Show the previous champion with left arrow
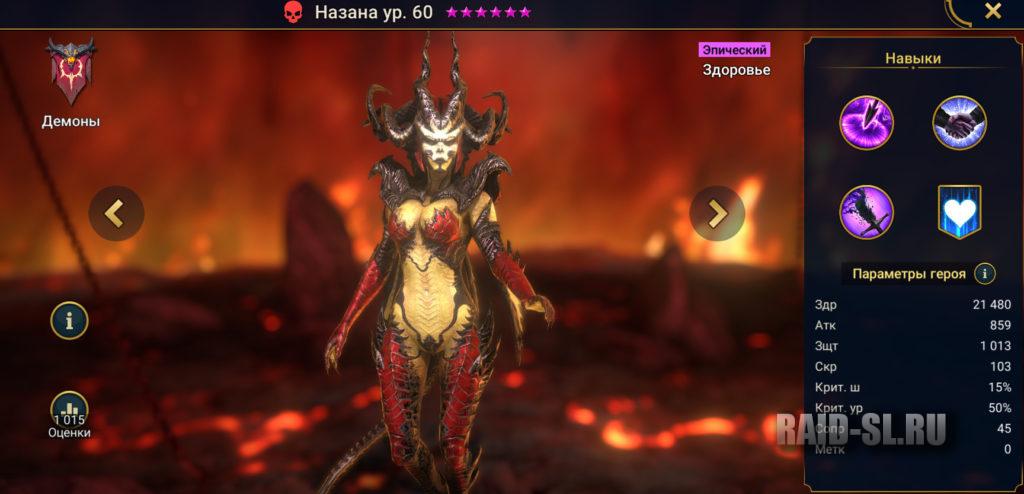This screenshot has height=494, width=1024. [116, 213]
